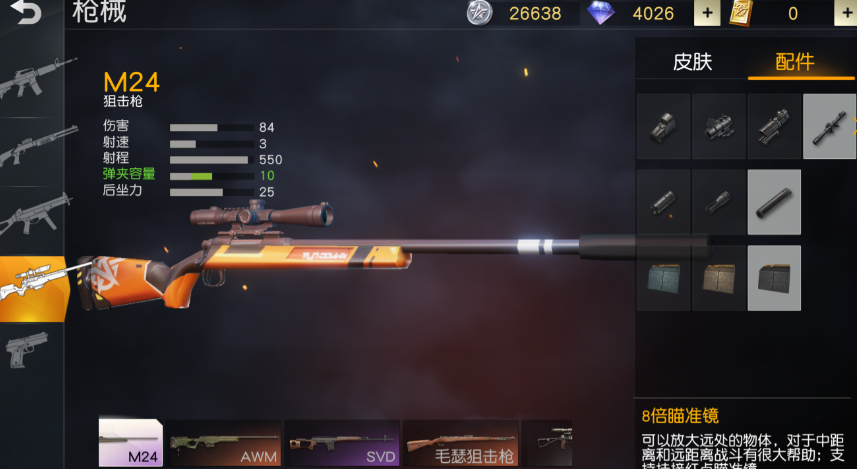Select the 8x sniper scope attachment

click(x=829, y=127)
